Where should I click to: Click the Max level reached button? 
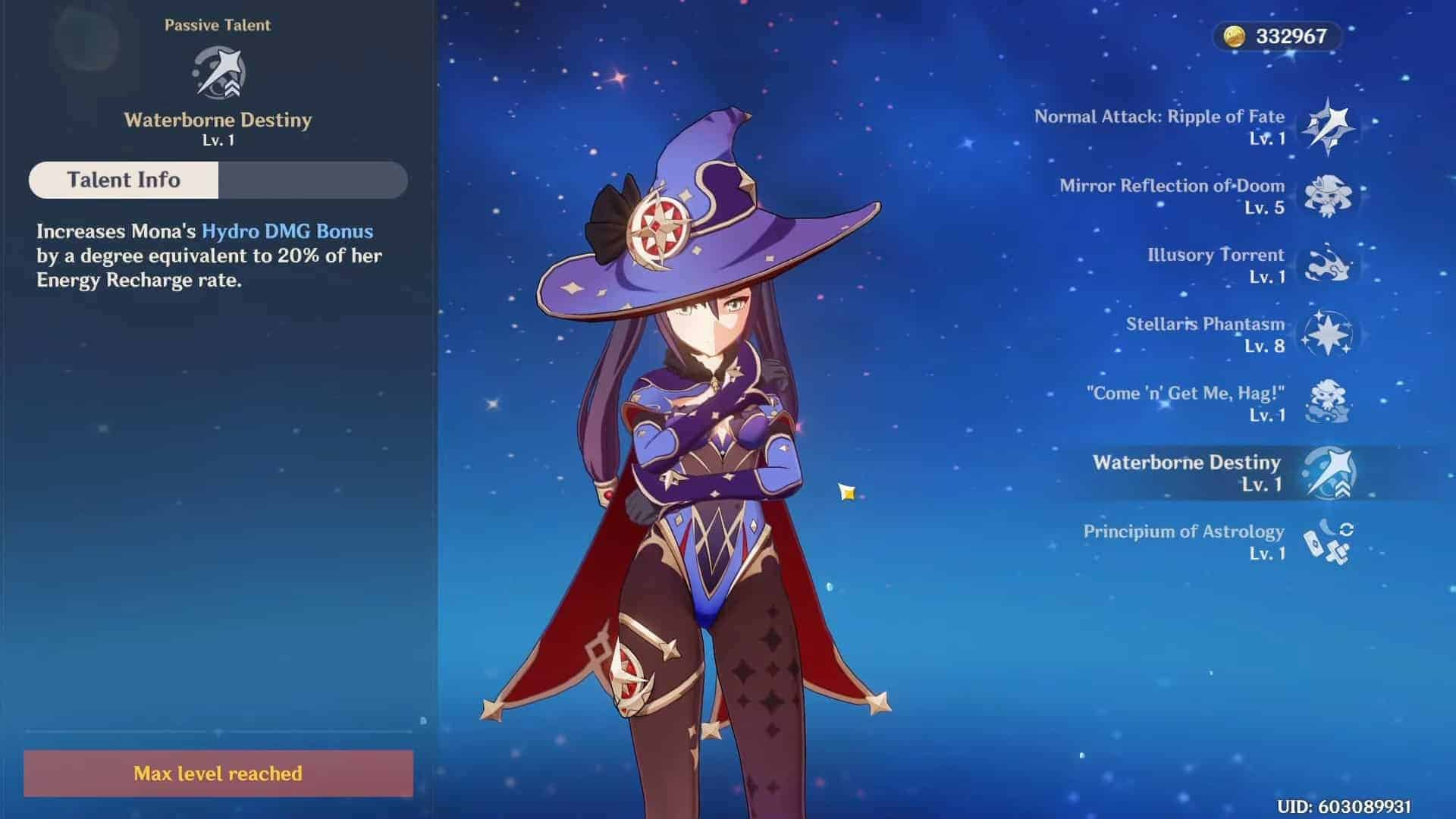click(x=218, y=773)
